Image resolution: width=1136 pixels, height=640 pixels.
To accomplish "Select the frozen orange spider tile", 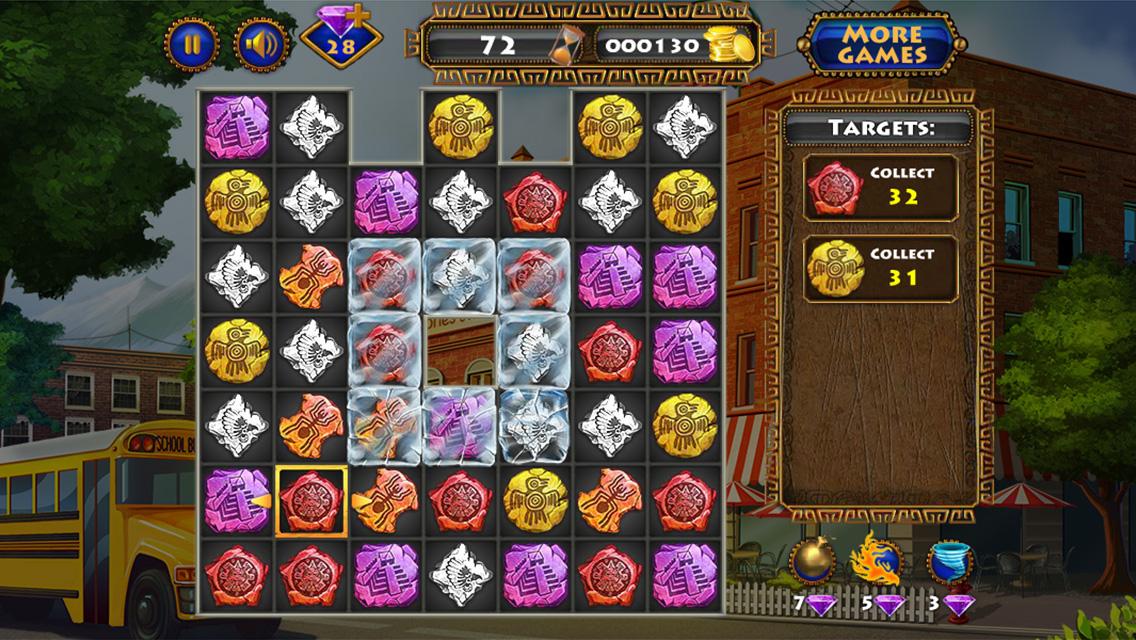I will 385,426.
